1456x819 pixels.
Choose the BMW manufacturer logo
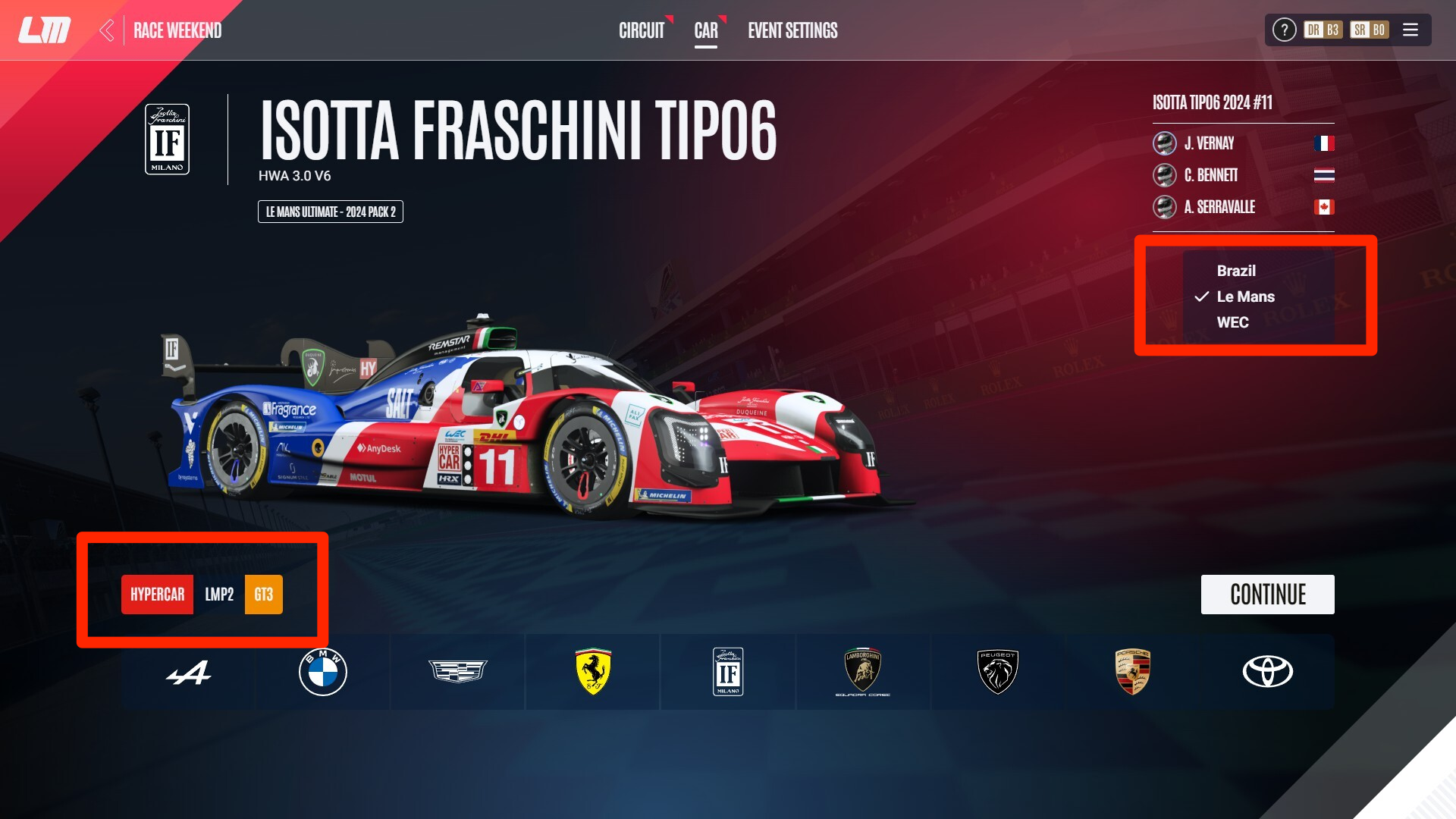click(x=323, y=672)
